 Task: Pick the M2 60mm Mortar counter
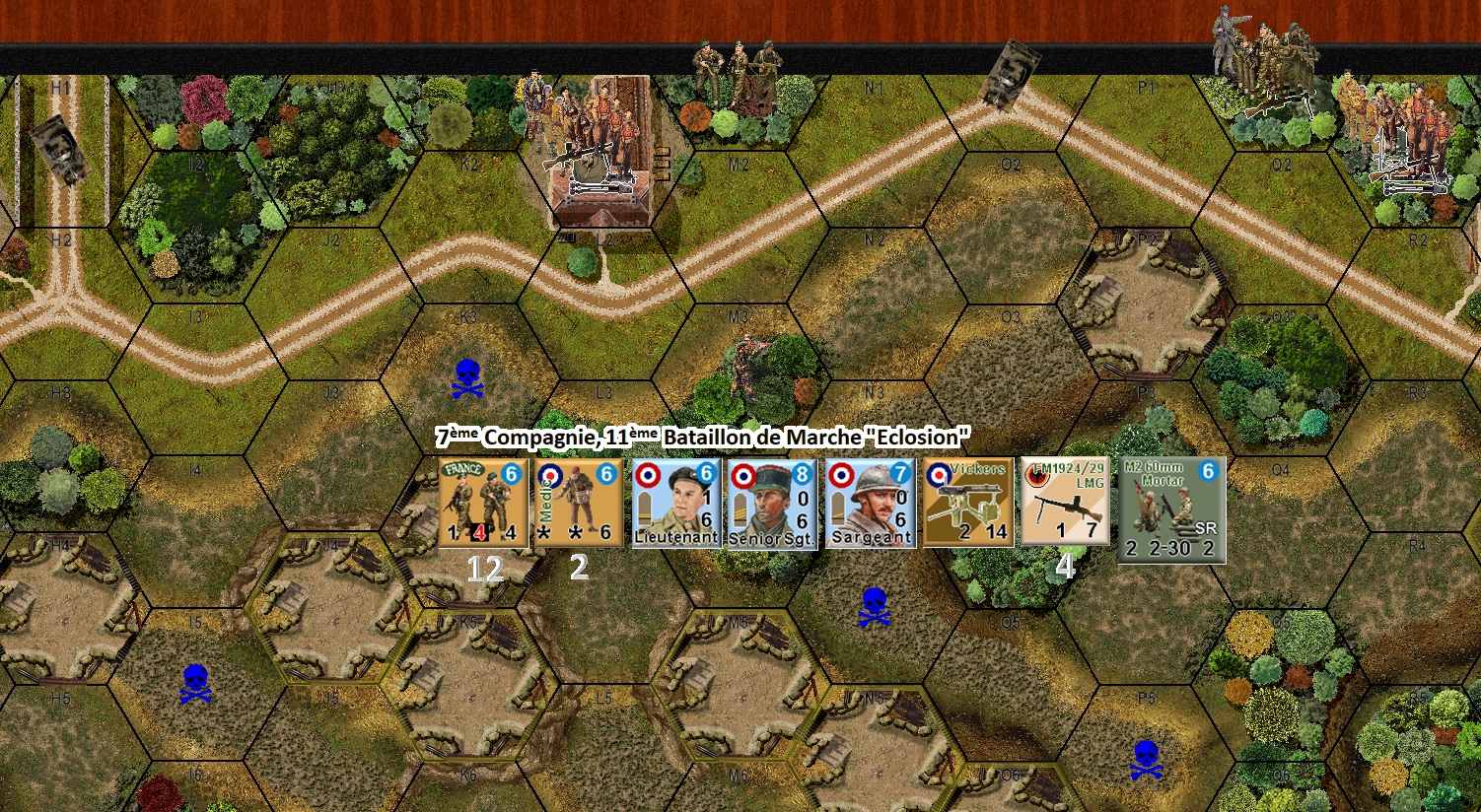tap(1171, 509)
